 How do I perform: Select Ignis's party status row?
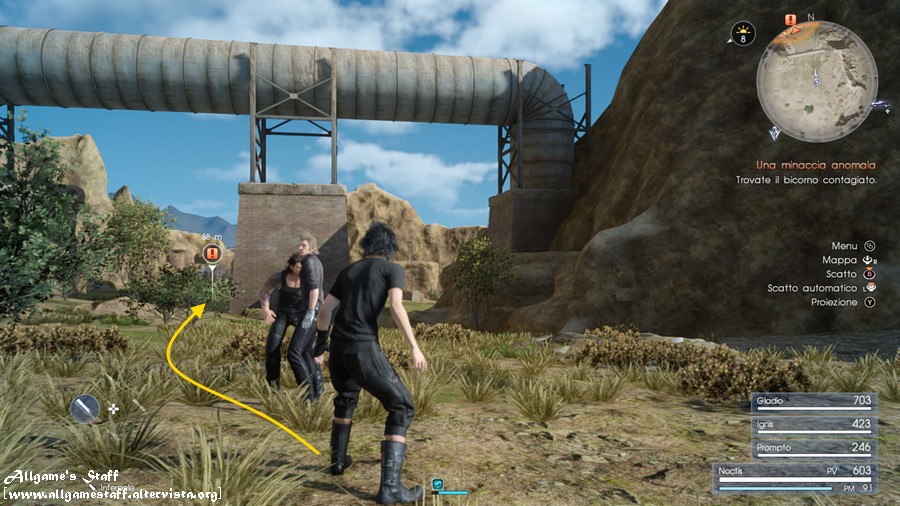pyautogui.click(x=813, y=426)
